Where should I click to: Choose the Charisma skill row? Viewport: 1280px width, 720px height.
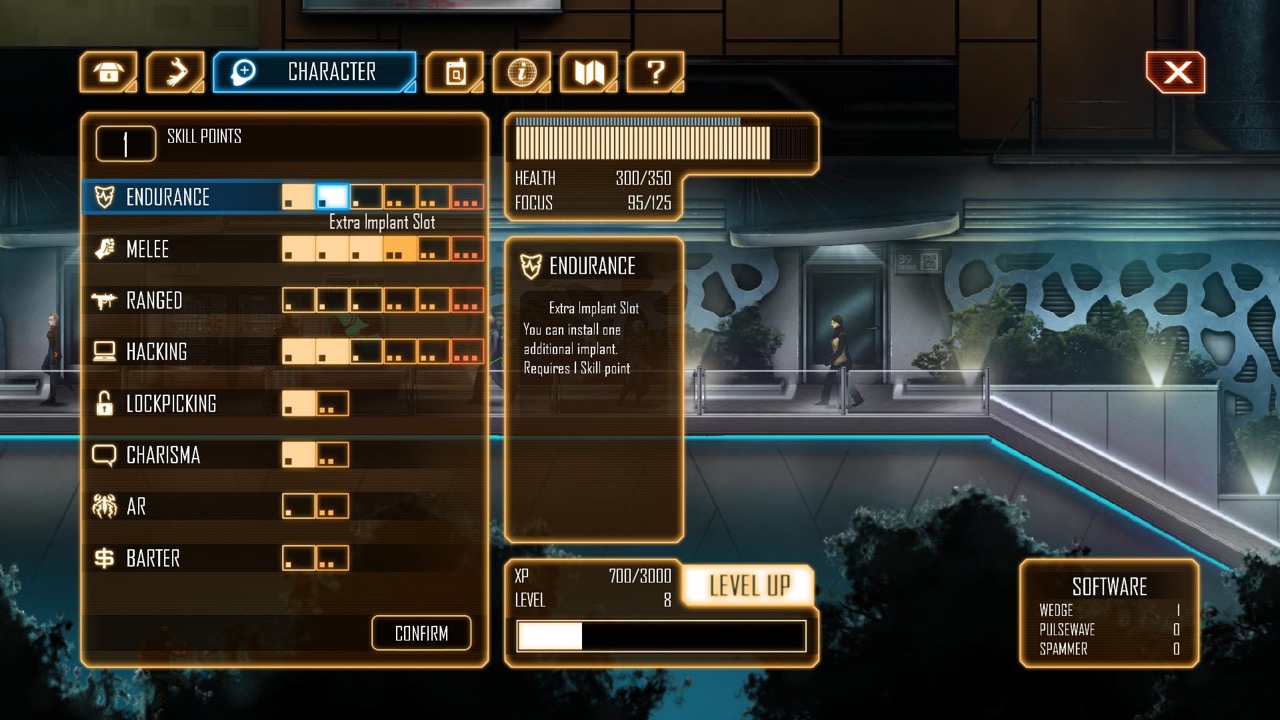(x=163, y=455)
